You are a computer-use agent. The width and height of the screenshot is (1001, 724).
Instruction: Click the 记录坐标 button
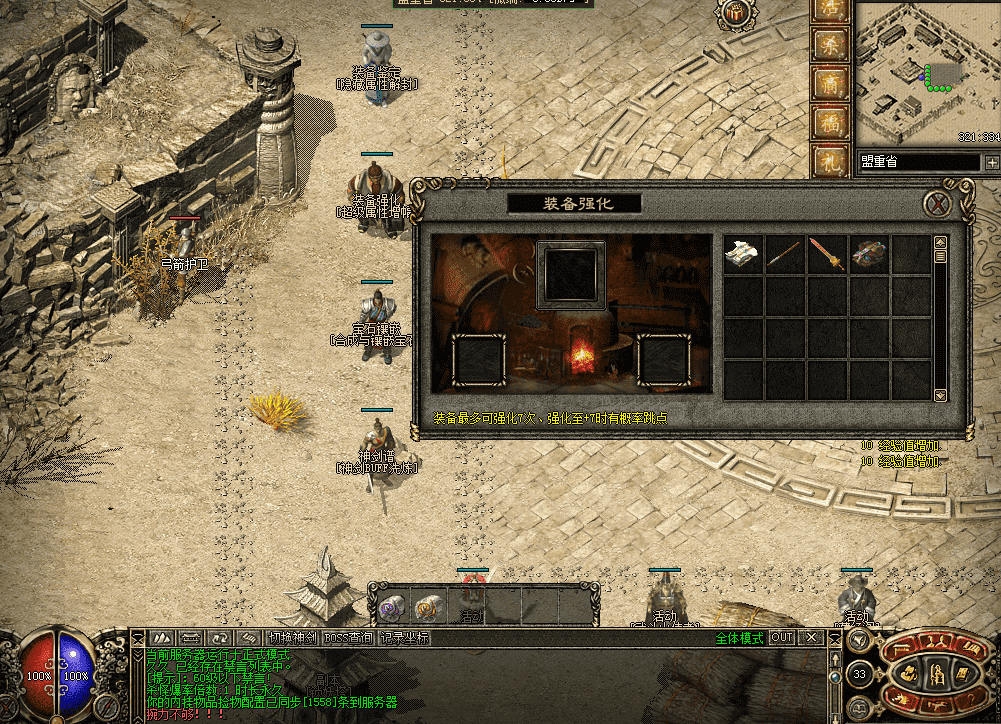tap(404, 638)
